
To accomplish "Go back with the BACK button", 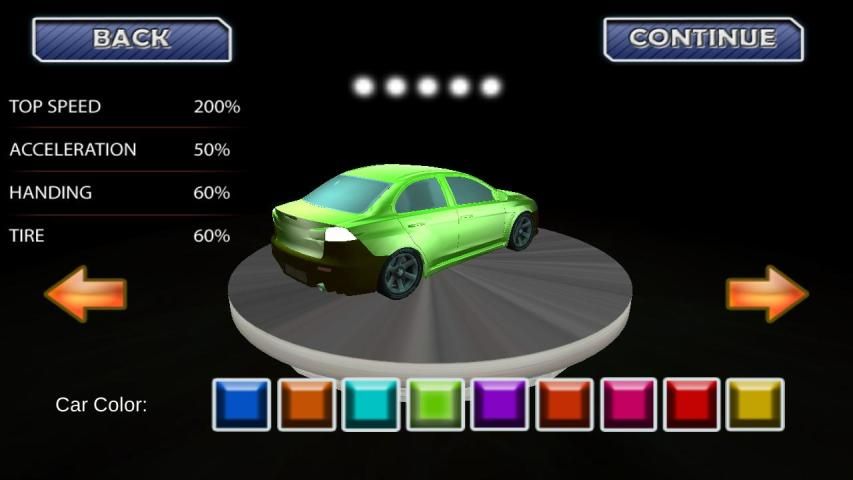I will [132, 40].
